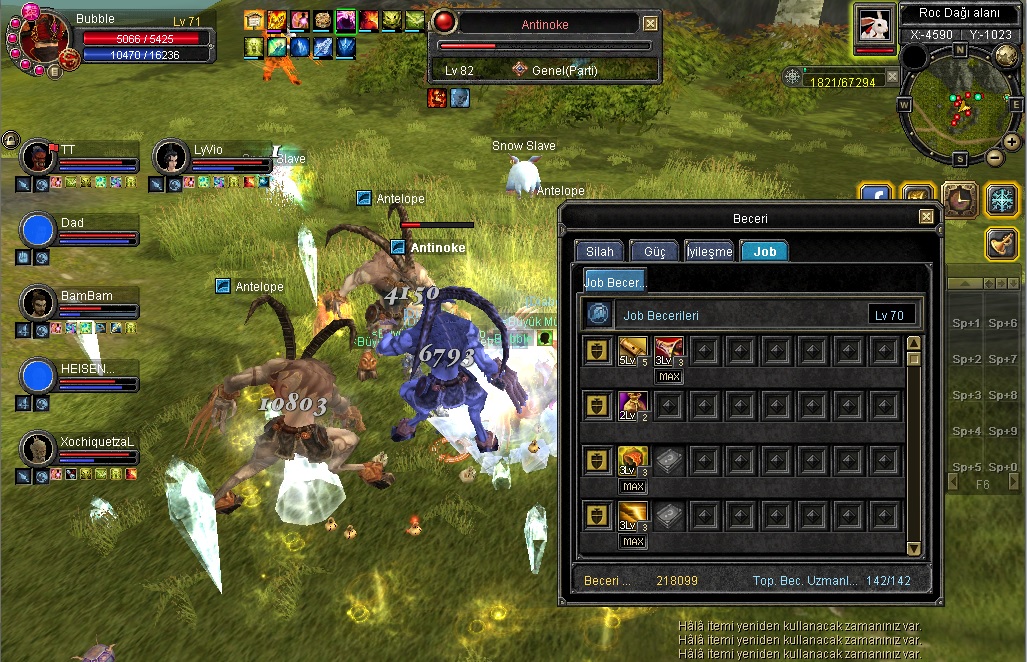Open the clock icon button
Image resolution: width=1027 pixels, height=662 pixels.
(x=959, y=199)
